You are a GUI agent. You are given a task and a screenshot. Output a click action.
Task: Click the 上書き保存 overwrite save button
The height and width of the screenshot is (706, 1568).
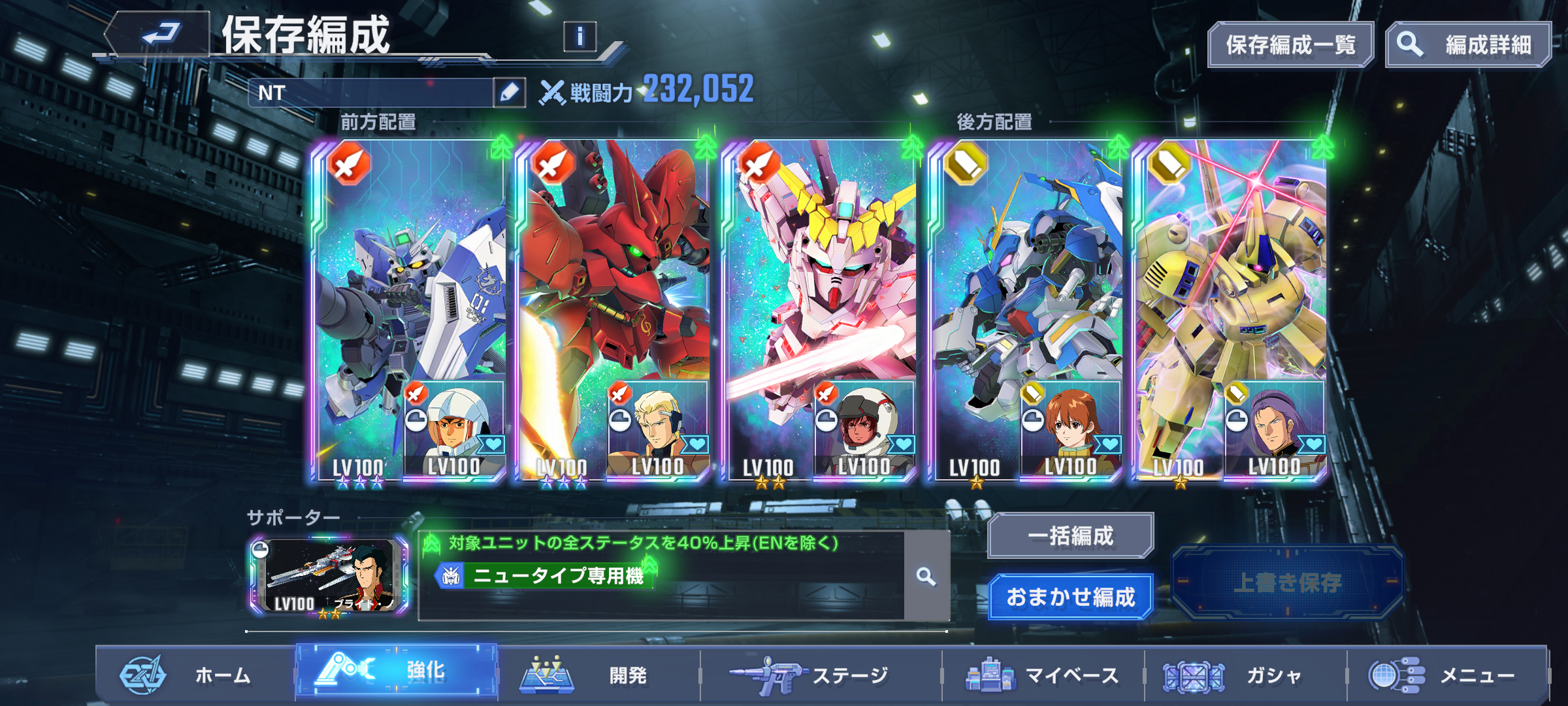click(x=1287, y=582)
